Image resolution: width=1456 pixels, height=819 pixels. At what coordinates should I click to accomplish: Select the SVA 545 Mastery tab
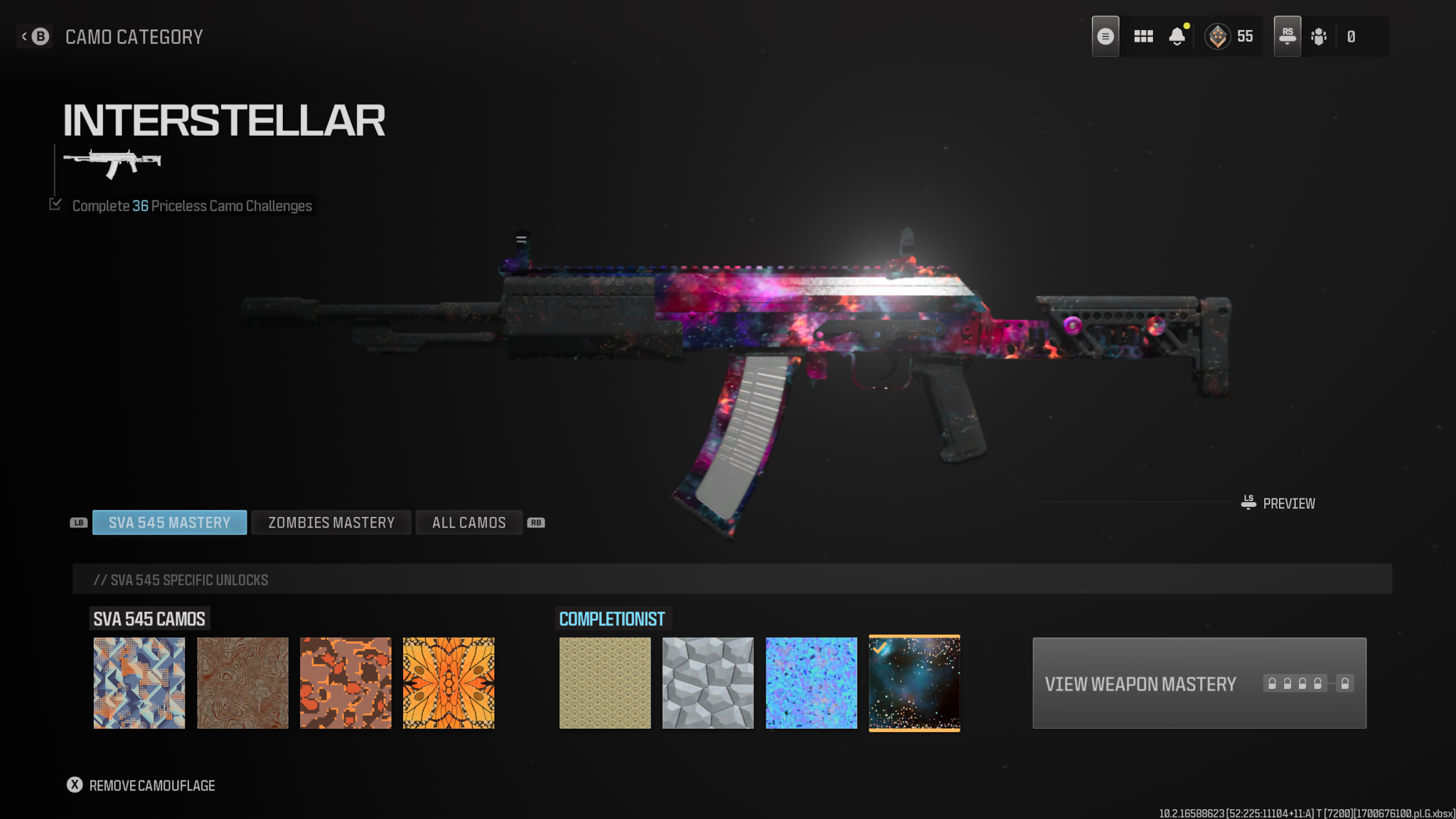(x=169, y=523)
